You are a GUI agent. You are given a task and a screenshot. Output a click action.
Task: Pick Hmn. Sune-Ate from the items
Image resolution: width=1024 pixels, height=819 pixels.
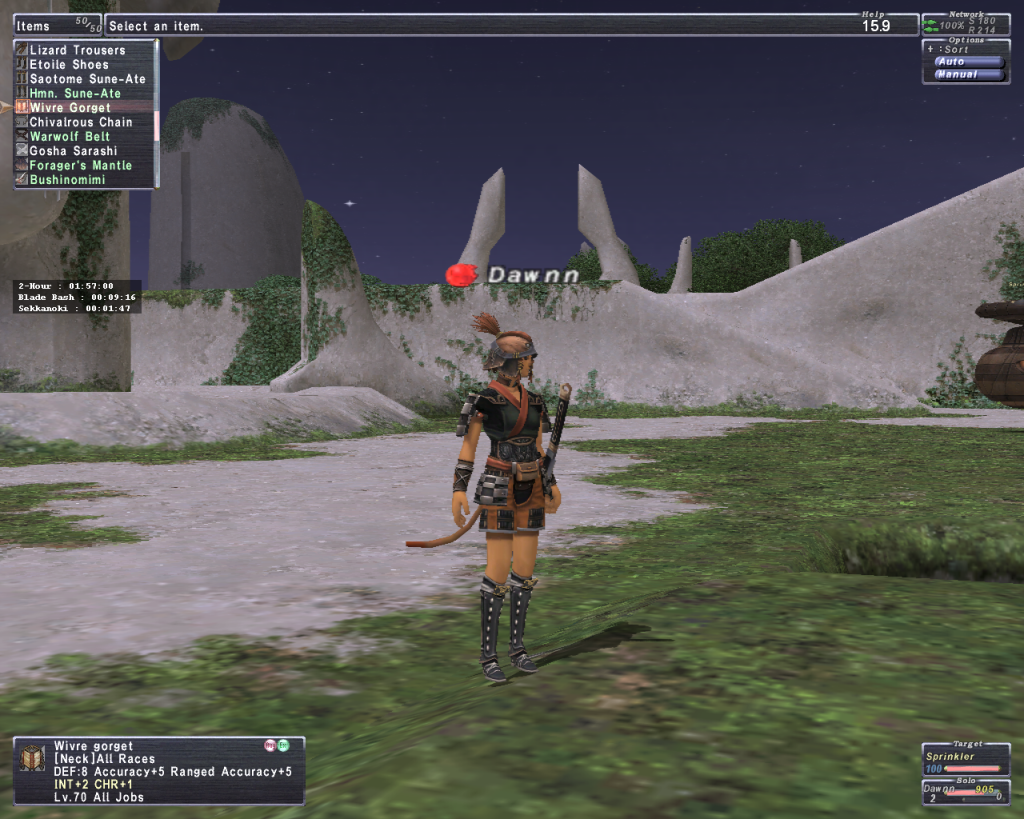(75, 94)
